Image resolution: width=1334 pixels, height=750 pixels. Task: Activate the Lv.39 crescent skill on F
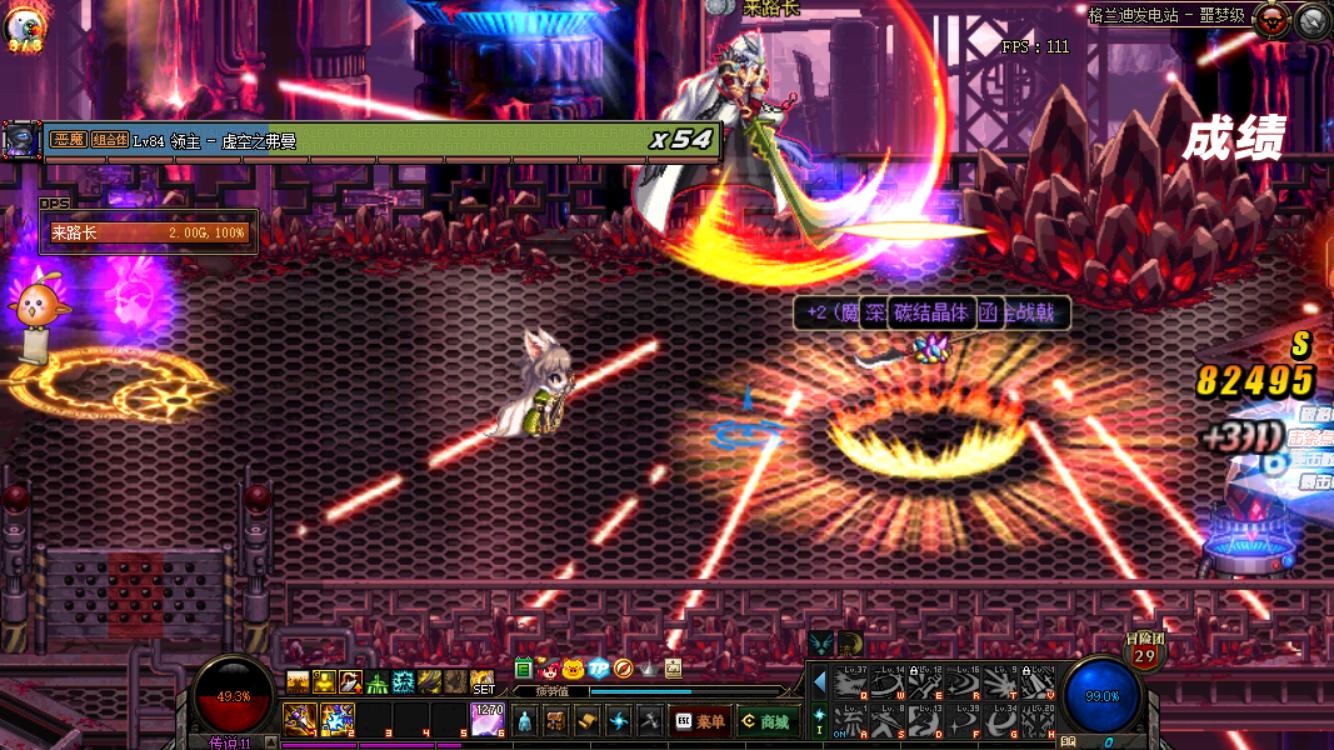963,720
